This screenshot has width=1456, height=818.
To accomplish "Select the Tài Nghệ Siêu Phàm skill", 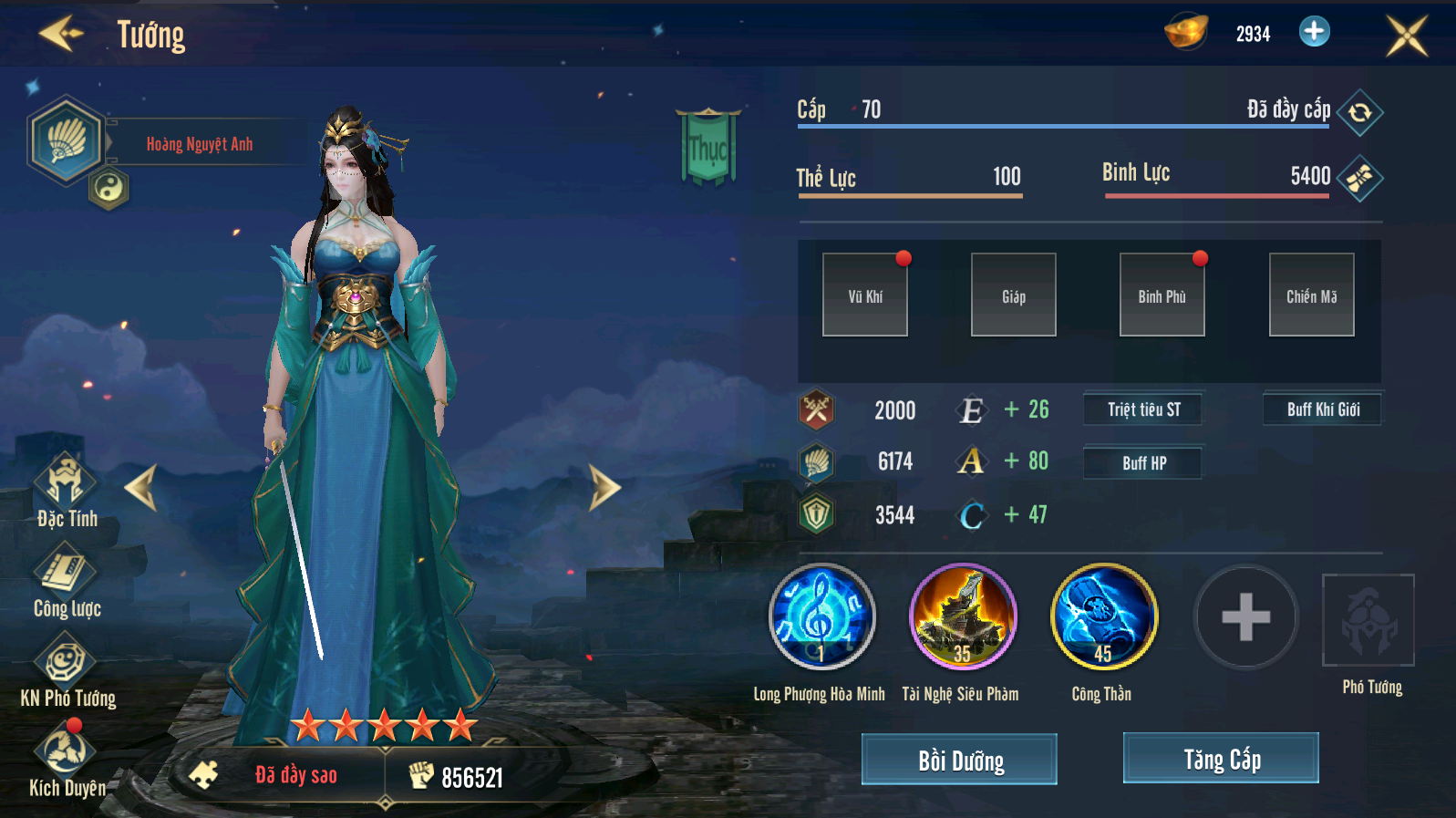I will point(963,617).
